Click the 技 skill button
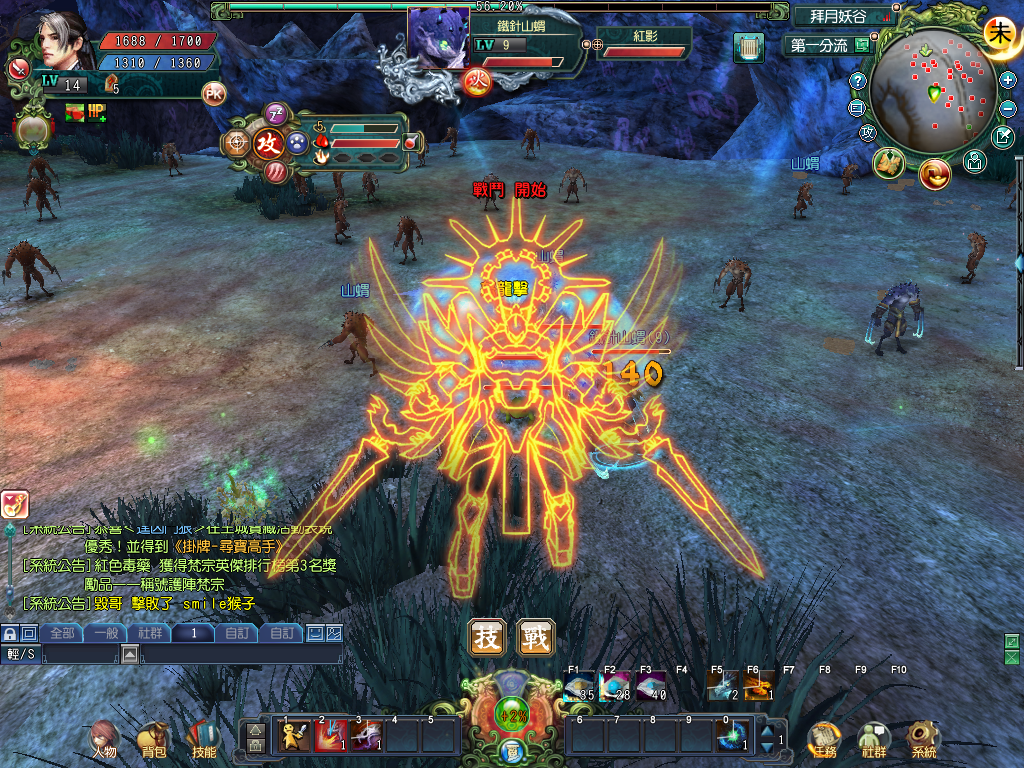This screenshot has height=768, width=1024. [487, 638]
